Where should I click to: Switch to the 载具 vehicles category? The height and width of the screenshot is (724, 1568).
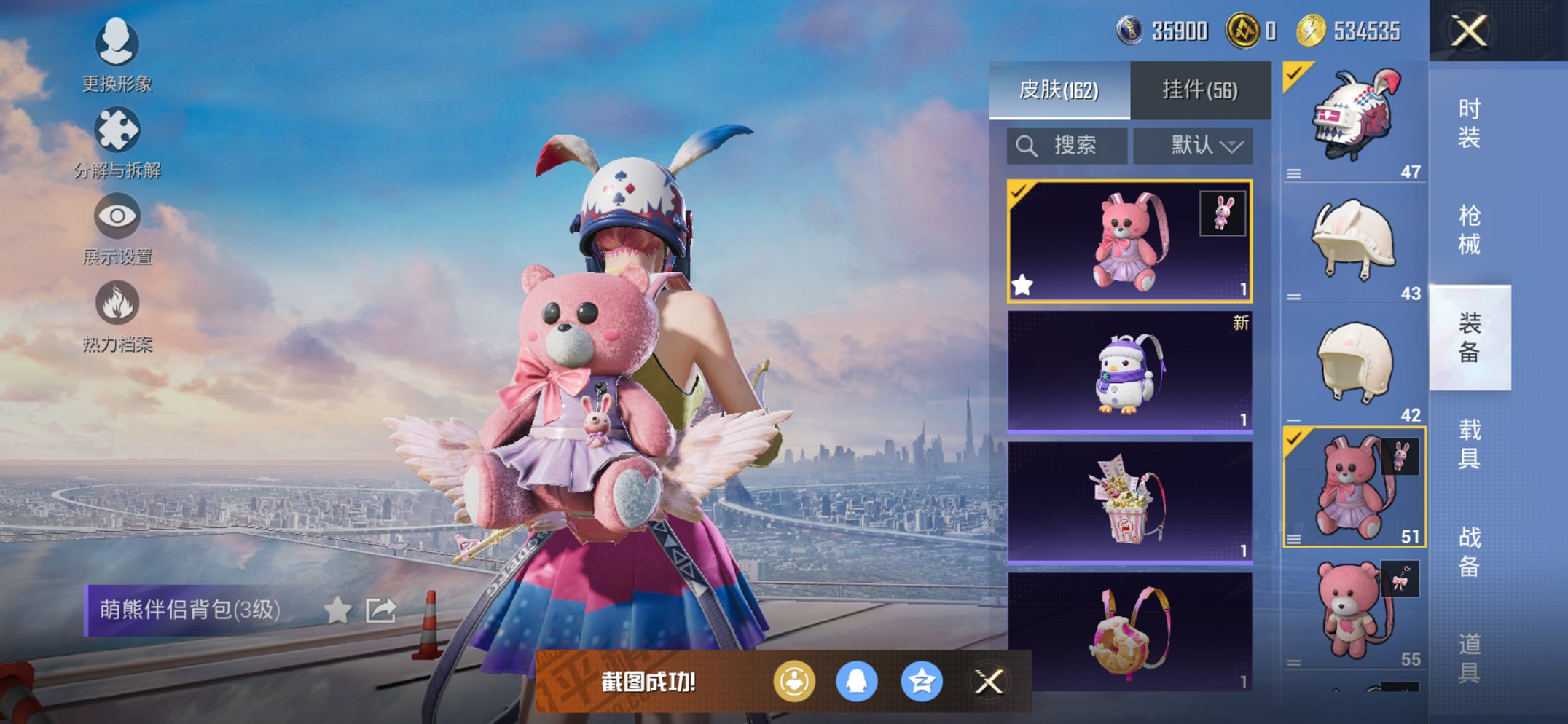[1469, 444]
